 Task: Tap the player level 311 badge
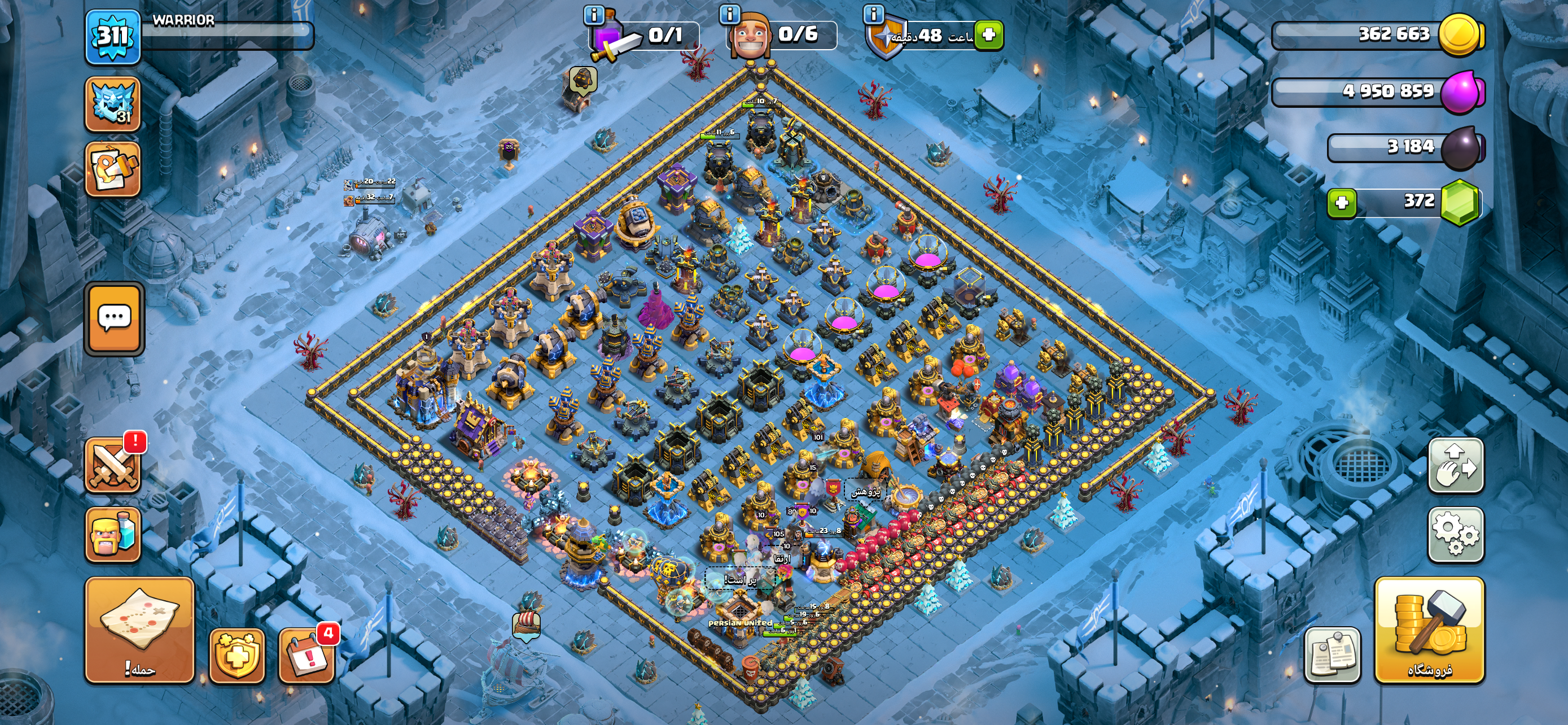point(113,37)
